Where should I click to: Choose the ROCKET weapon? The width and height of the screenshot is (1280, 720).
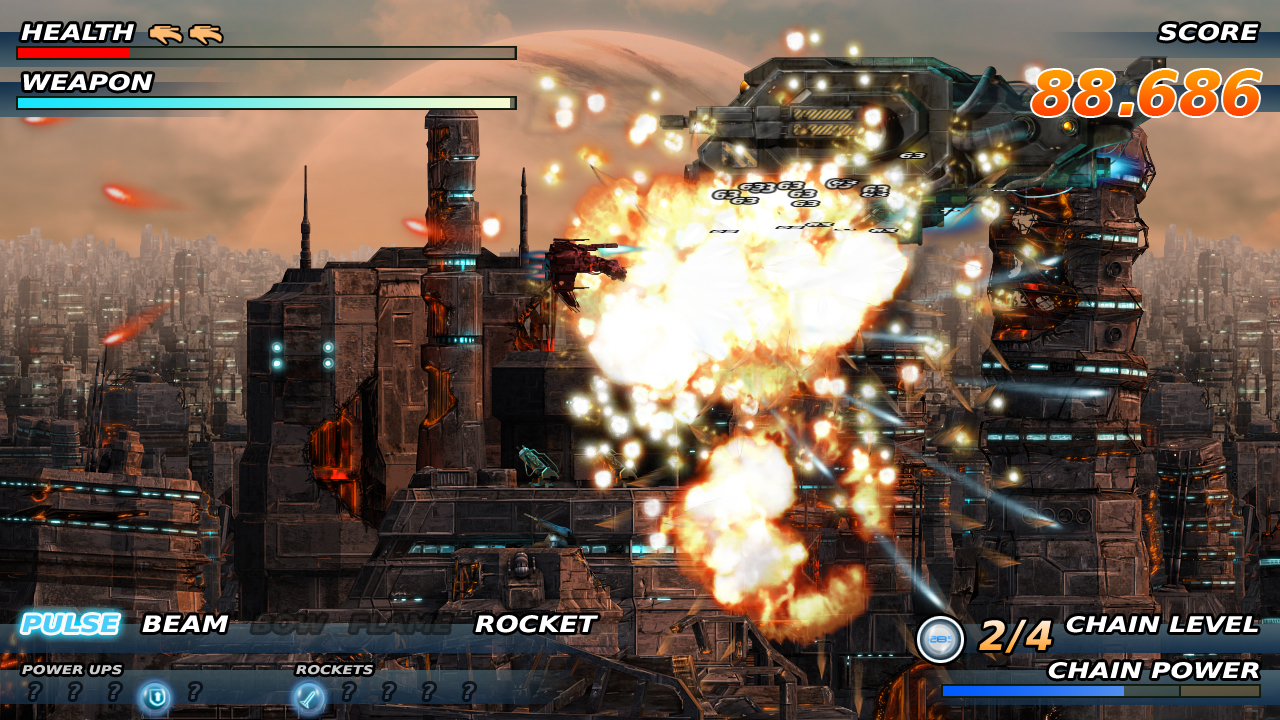click(x=535, y=625)
